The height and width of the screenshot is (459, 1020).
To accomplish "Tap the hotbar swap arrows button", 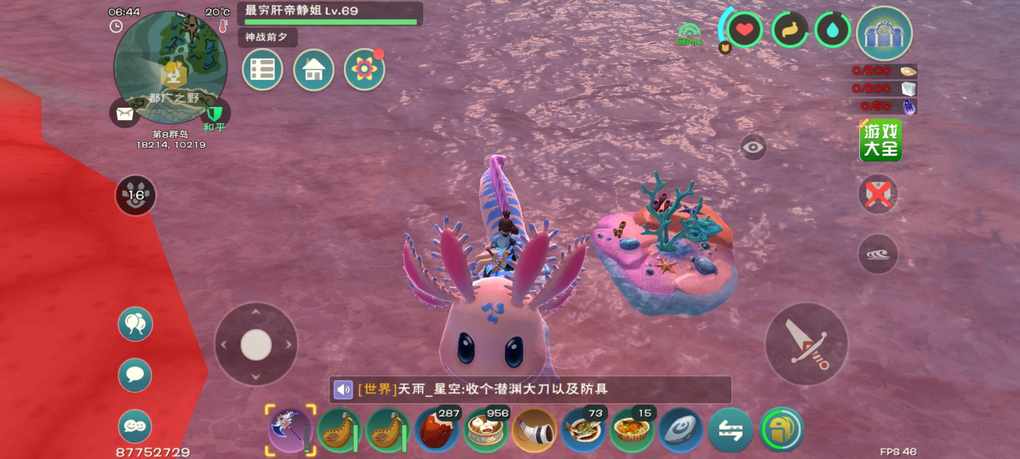I will (731, 430).
